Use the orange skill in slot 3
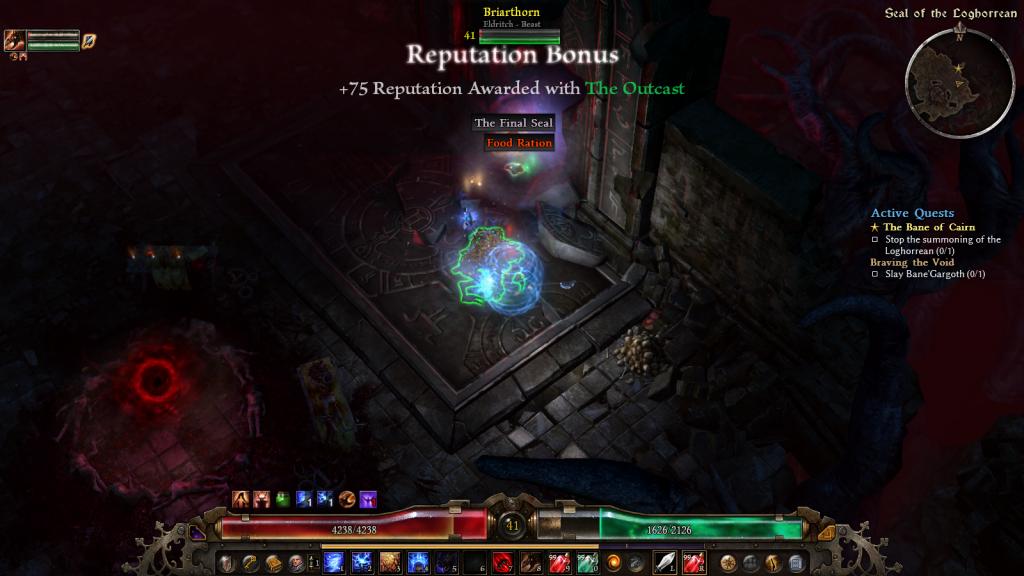The height and width of the screenshot is (576, 1024). click(389, 562)
